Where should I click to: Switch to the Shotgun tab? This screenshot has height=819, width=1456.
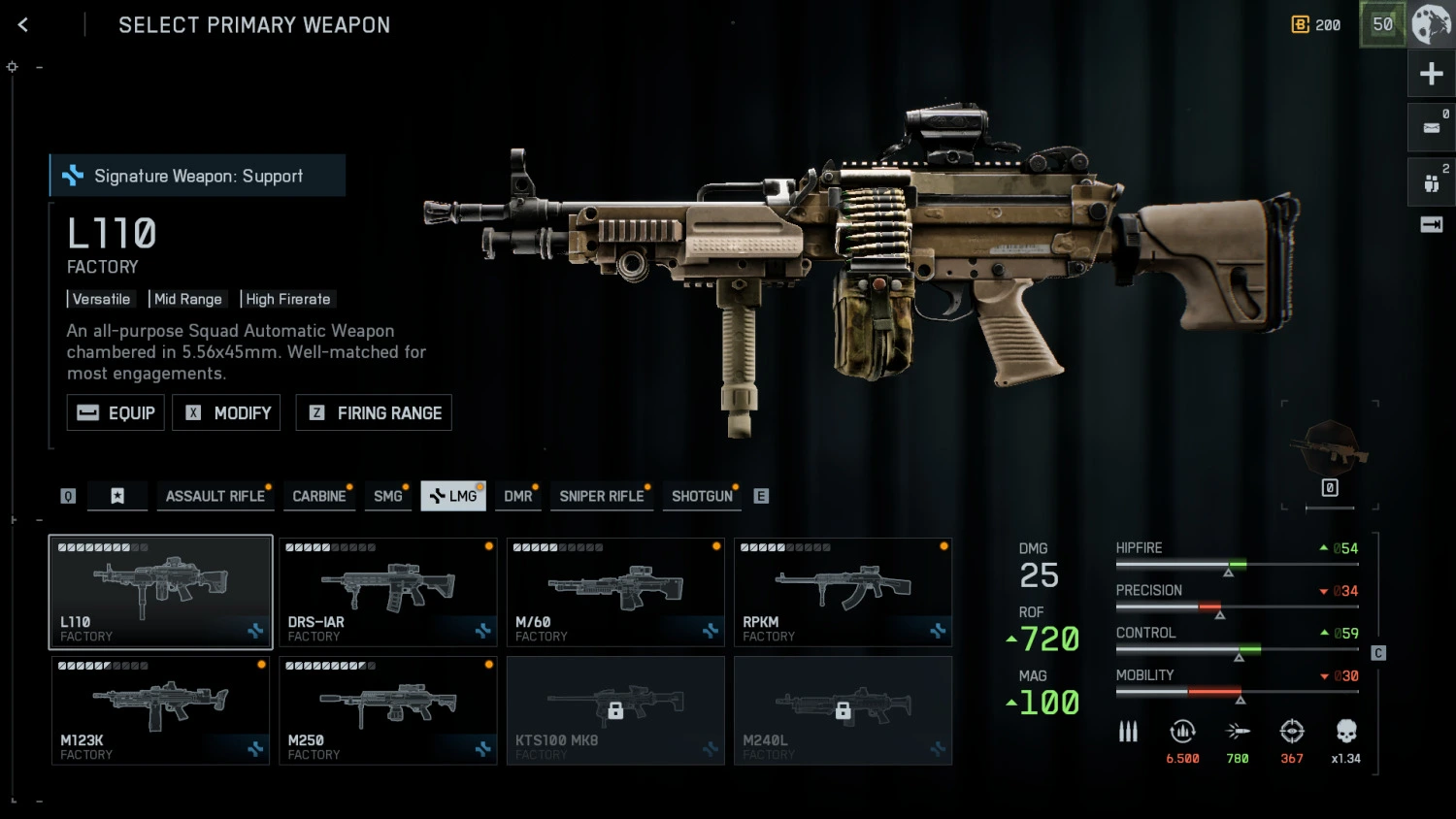[x=702, y=496]
